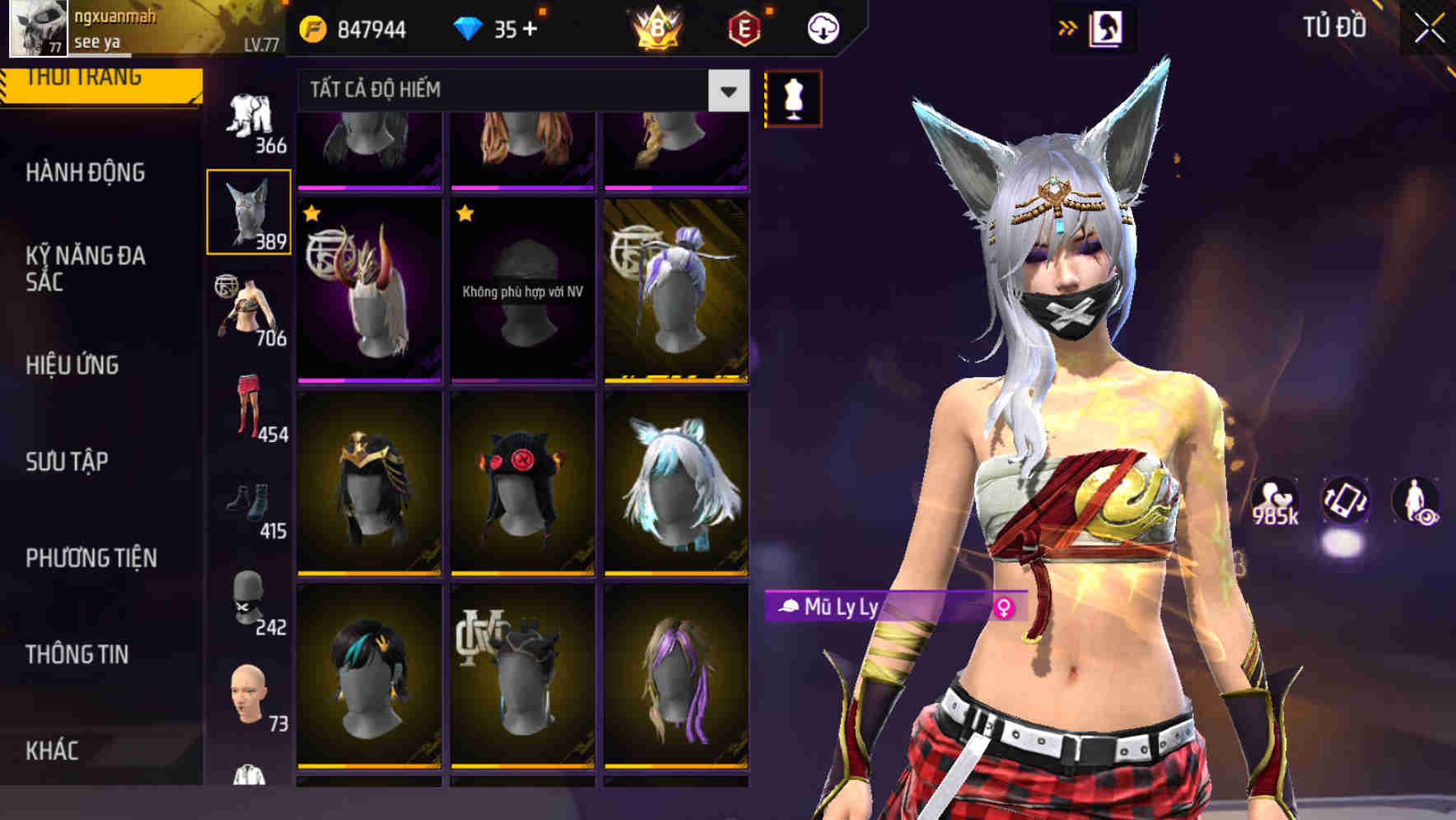The image size is (1456, 820).
Task: Click the cloud download icon in the top bar
Action: pyautogui.click(x=824, y=26)
